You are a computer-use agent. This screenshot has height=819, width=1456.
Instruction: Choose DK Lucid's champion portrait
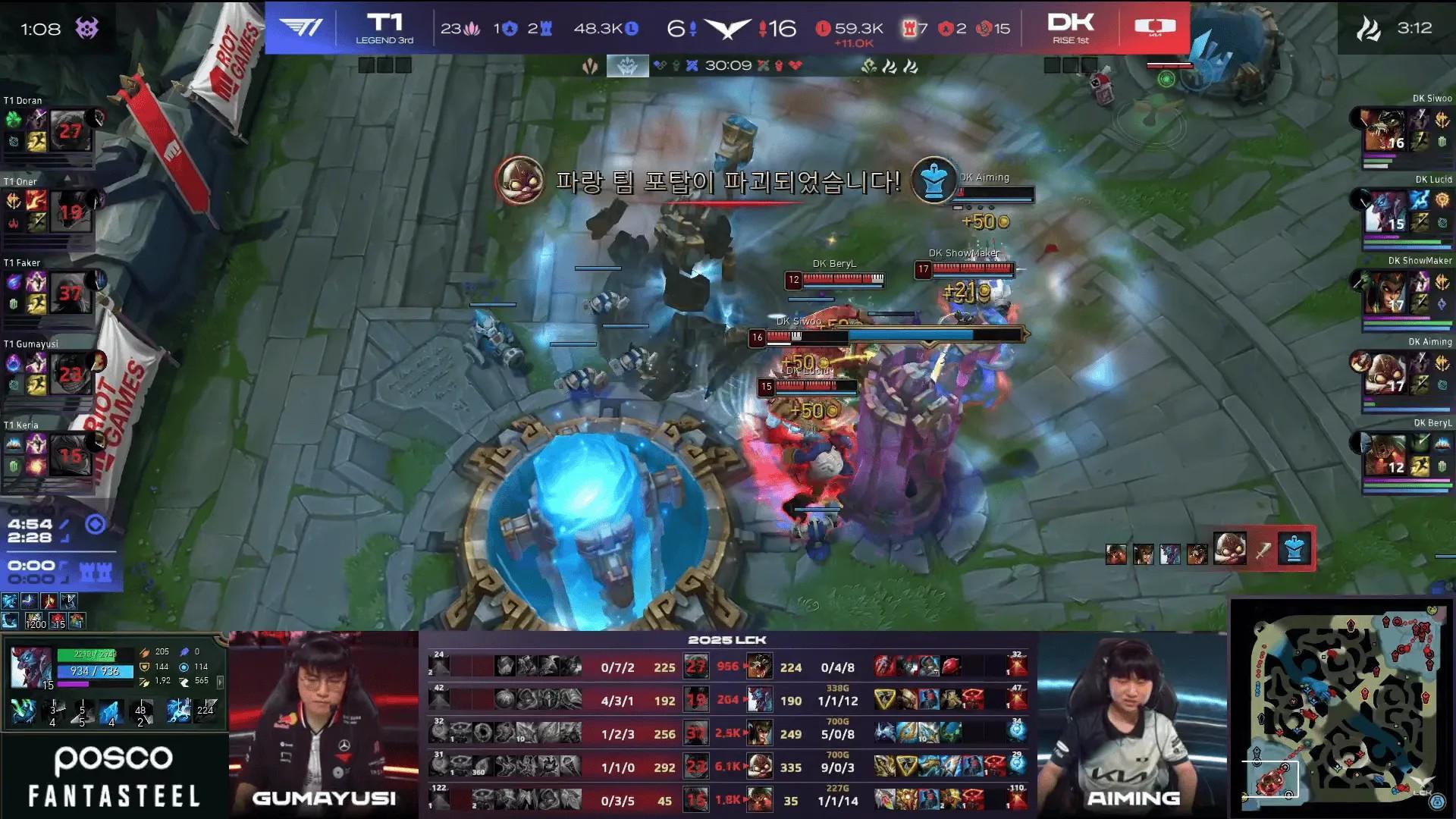tap(1385, 212)
